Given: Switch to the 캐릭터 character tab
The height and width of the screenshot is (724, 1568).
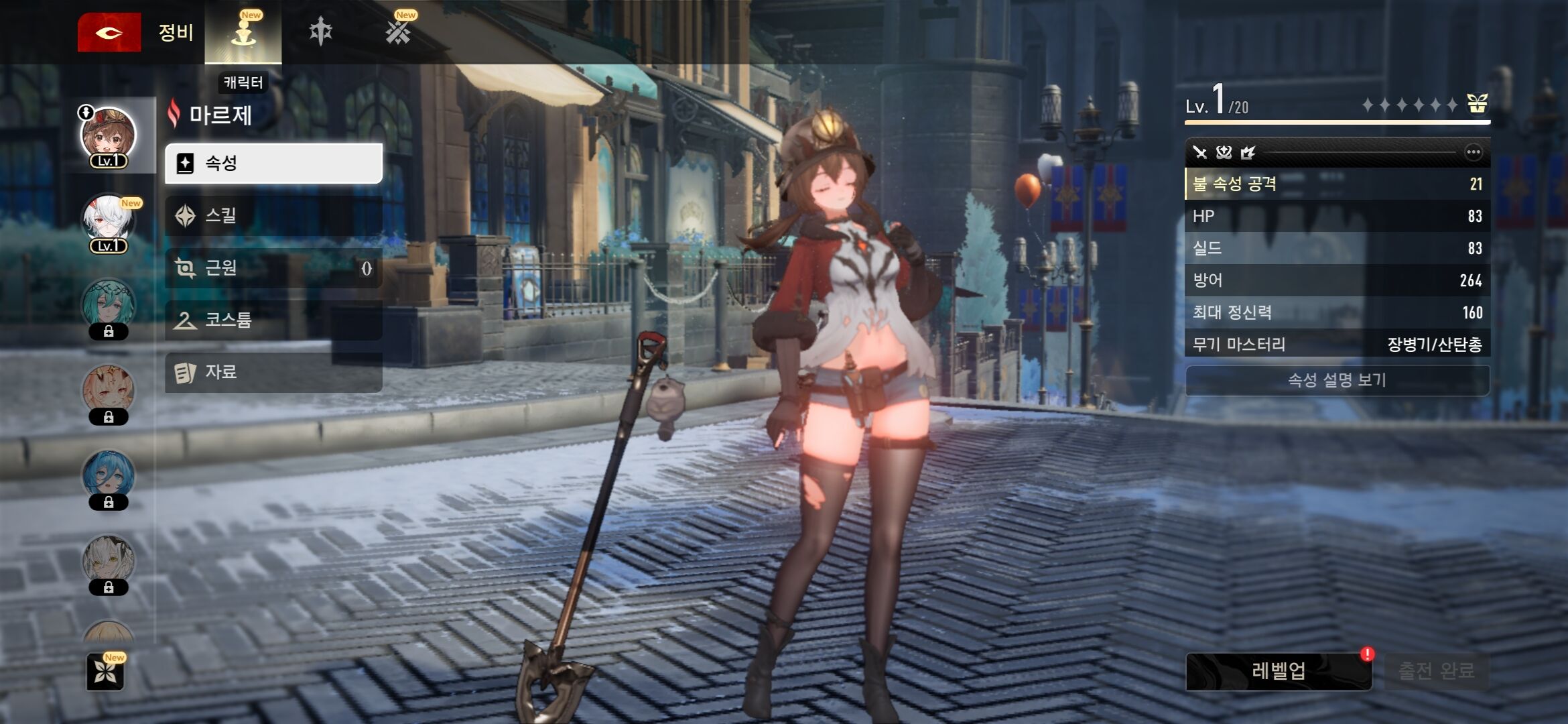Looking at the screenshot, I should coord(243,32).
